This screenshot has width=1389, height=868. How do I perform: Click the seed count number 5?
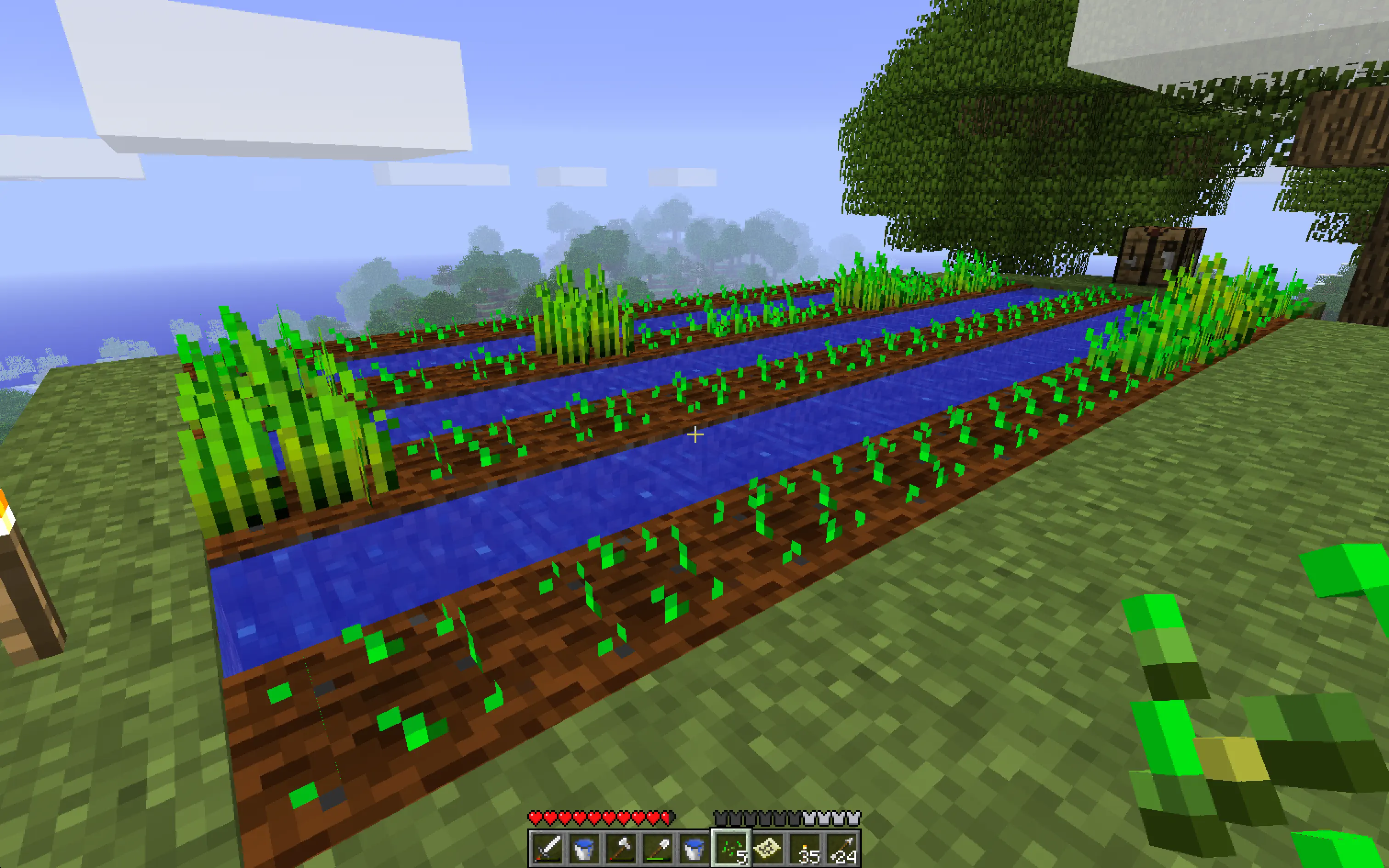click(x=743, y=857)
